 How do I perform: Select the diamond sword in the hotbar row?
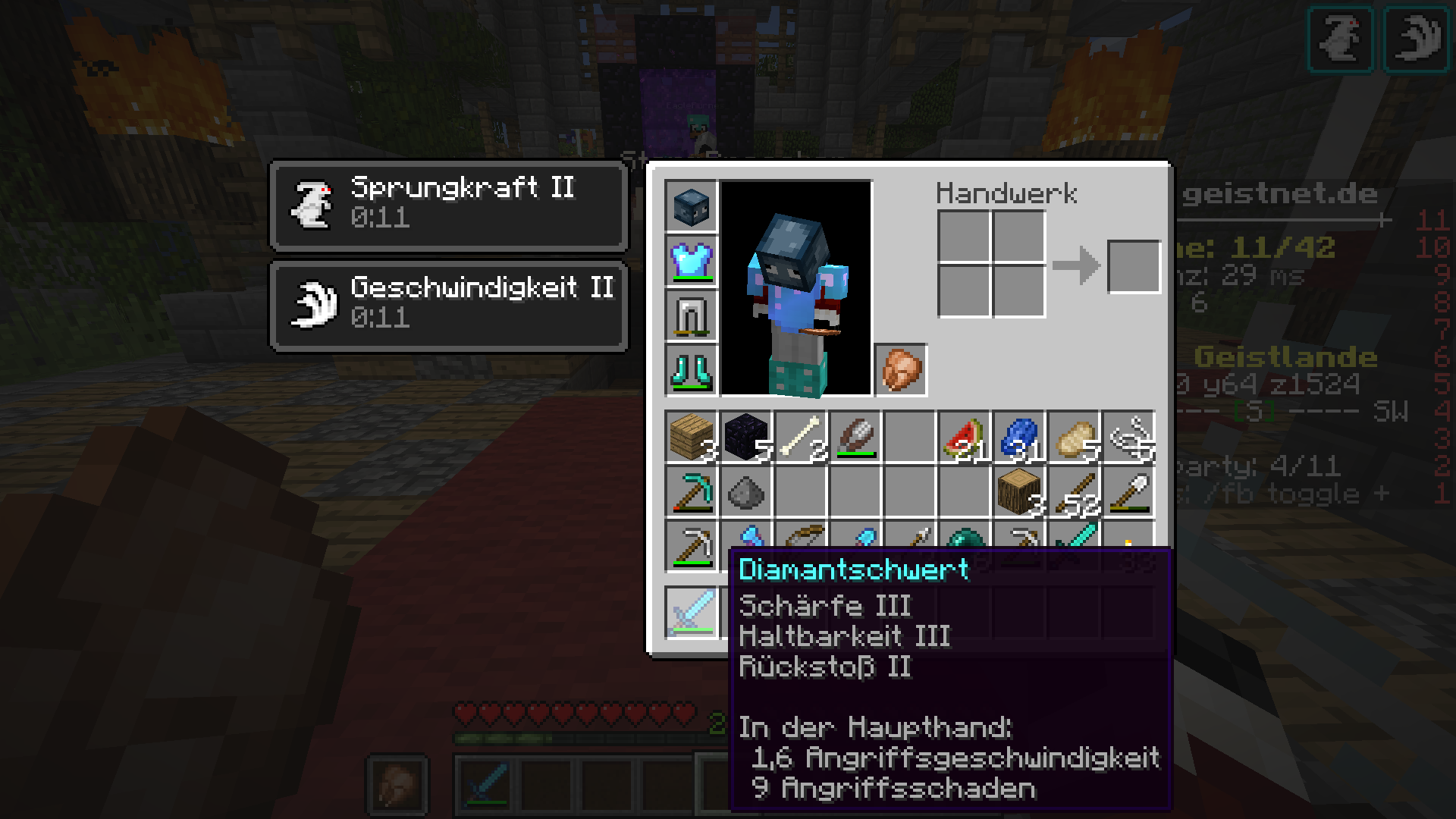[691, 611]
